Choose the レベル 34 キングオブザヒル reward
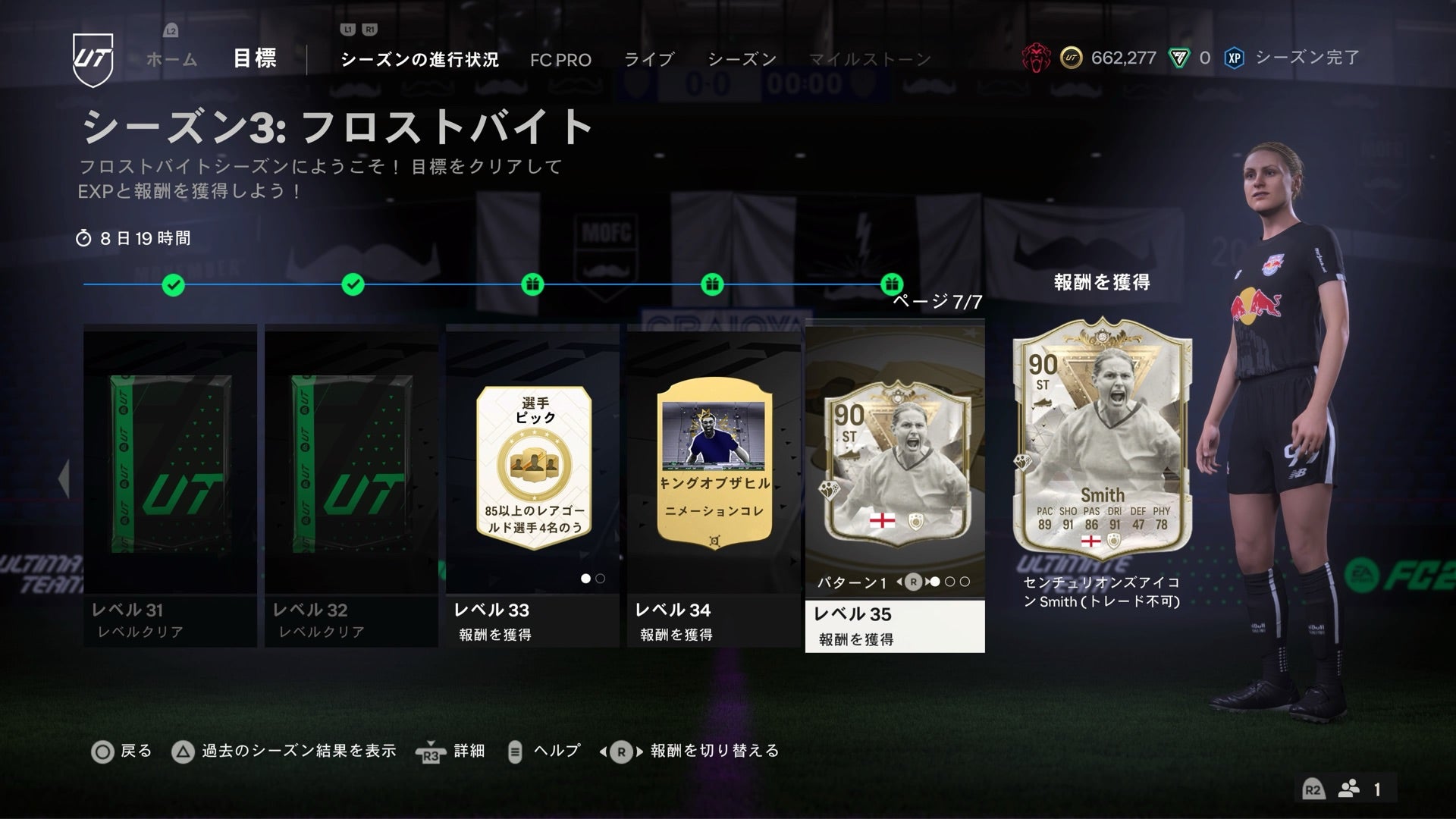Screen dimensions: 1456x819 pos(714,485)
